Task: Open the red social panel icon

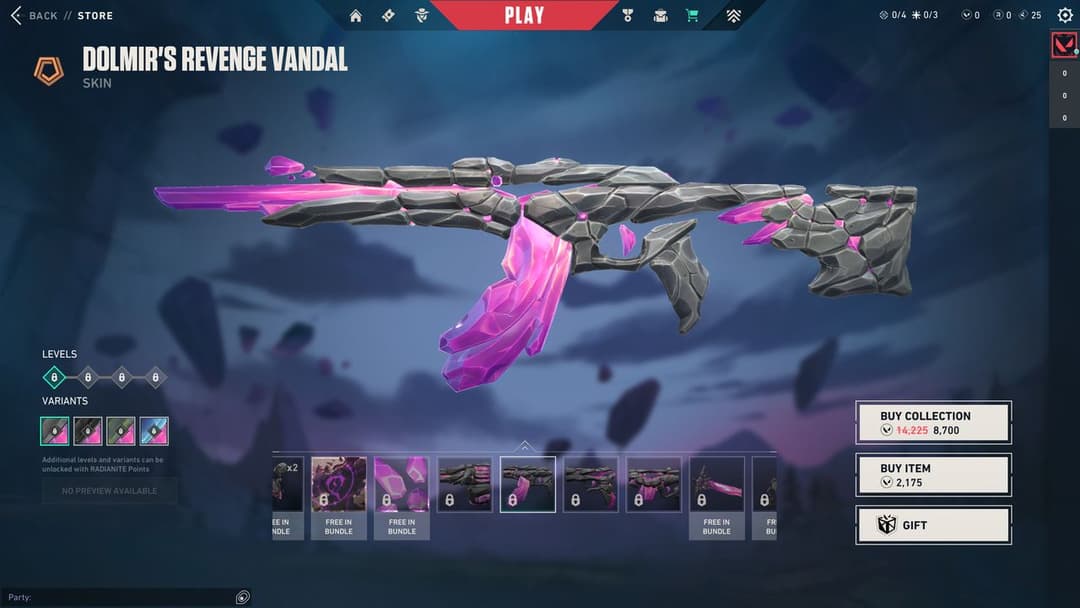Action: pos(1064,45)
